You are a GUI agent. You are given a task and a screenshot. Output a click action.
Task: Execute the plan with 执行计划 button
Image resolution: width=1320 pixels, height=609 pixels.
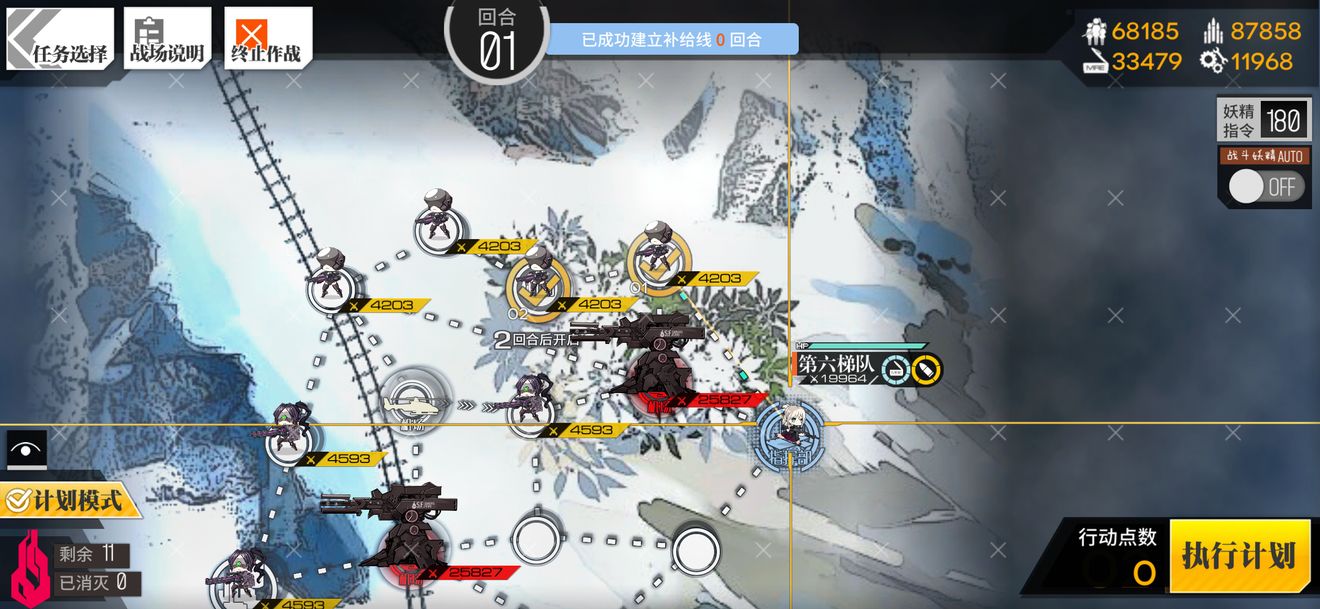pos(1239,556)
